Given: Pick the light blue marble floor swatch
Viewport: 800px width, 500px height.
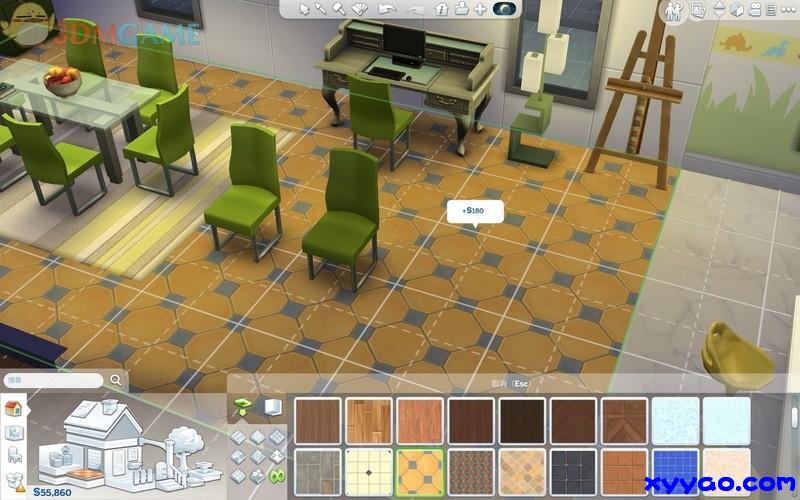Looking at the screenshot, I should point(677,419).
